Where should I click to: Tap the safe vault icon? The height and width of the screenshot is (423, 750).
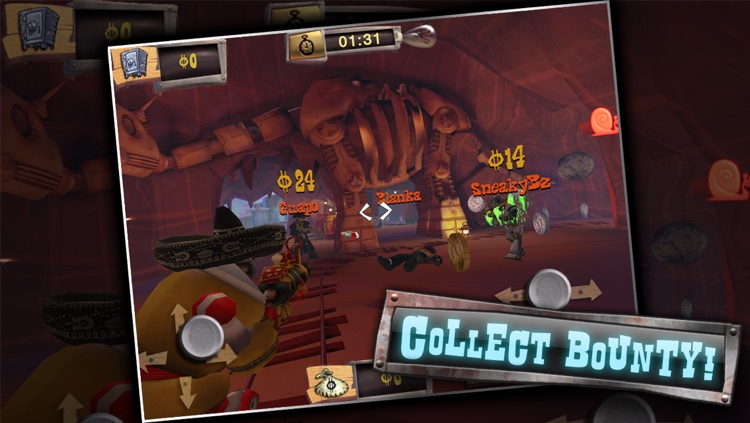coord(136,64)
